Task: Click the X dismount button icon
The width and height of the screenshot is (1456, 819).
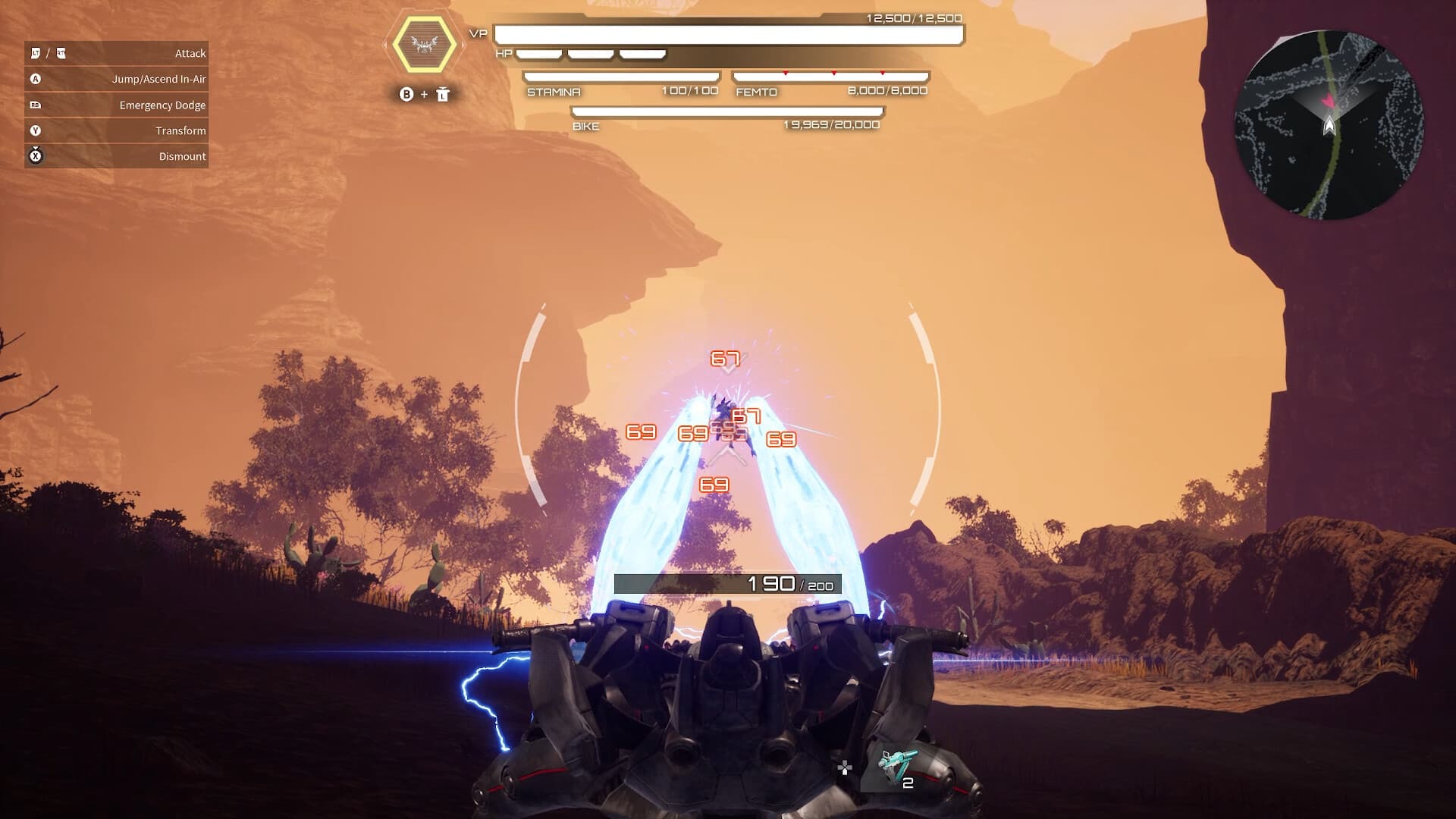Action: [35, 156]
